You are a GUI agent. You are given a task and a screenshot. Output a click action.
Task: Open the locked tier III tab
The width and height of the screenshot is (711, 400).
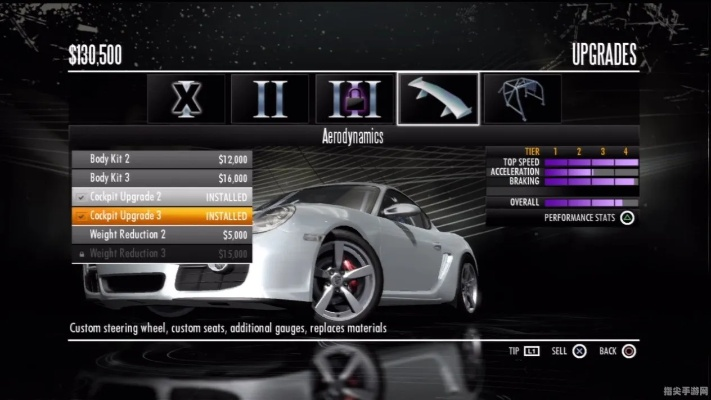354,98
